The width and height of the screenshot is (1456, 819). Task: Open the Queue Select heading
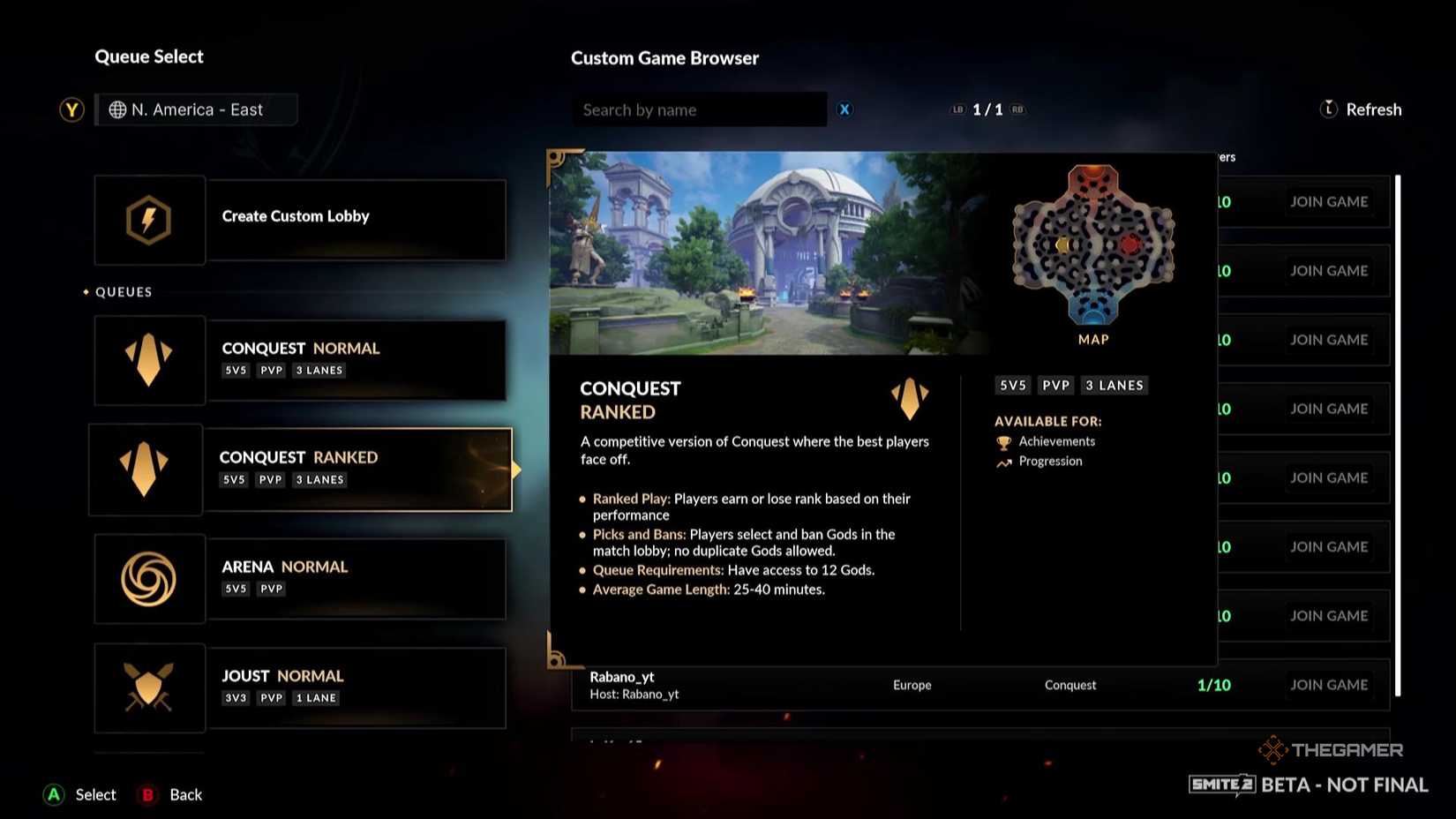pos(149,56)
